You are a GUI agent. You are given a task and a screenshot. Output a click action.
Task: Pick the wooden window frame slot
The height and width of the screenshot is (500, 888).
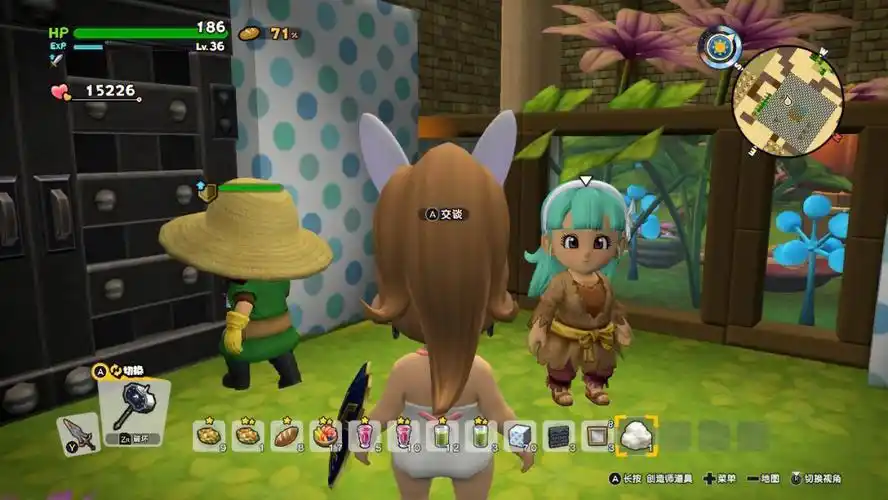(x=595, y=434)
